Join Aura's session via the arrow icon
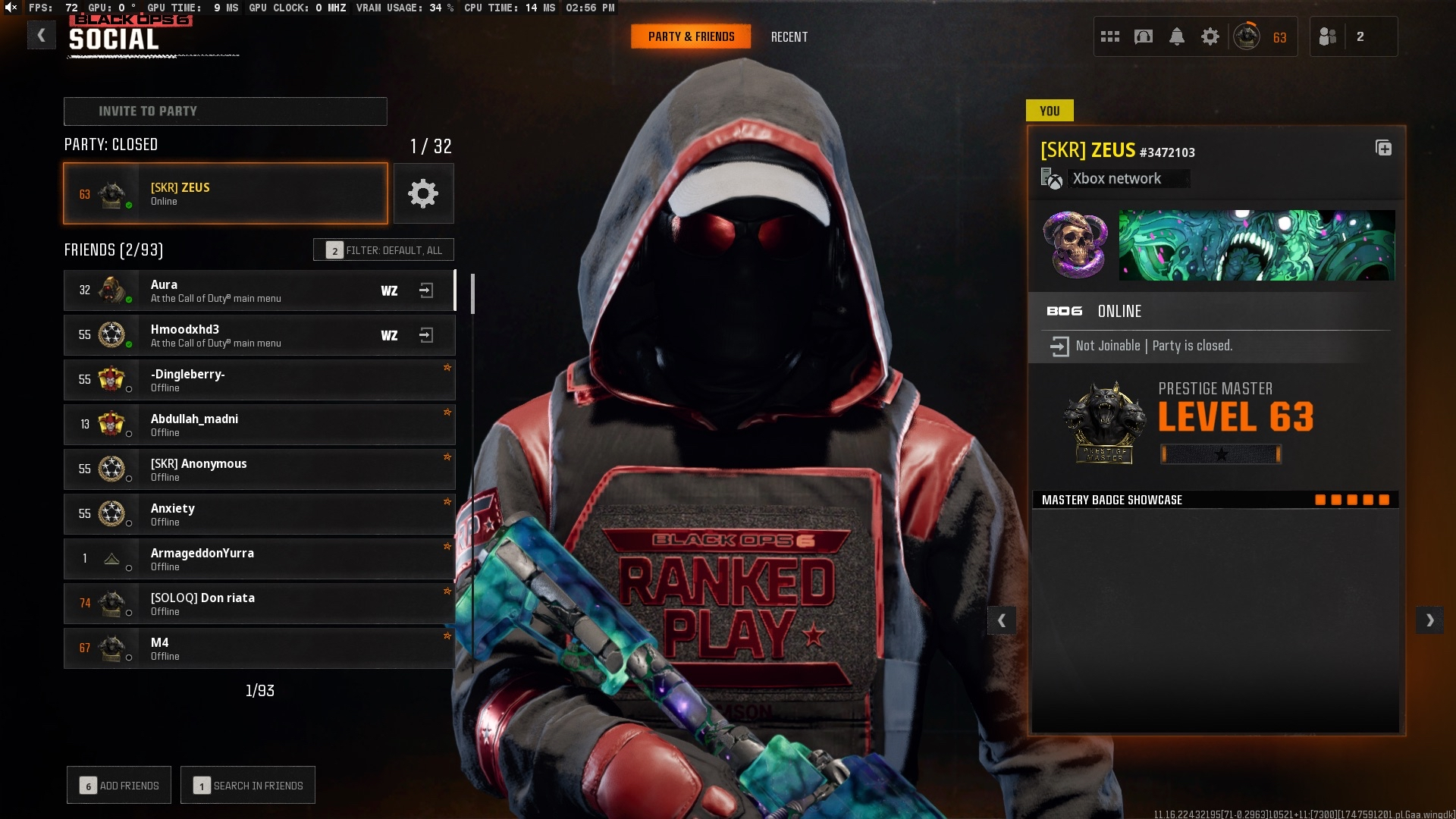Screen dimensions: 1456x819 (426, 290)
